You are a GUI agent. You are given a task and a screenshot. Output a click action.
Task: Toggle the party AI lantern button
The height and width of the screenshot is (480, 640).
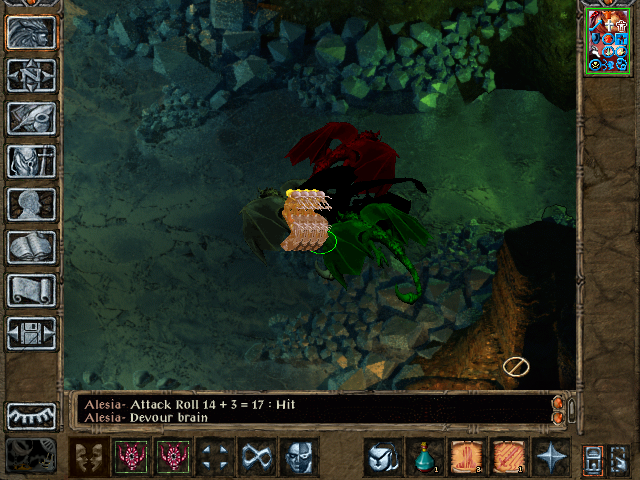tap(593, 458)
